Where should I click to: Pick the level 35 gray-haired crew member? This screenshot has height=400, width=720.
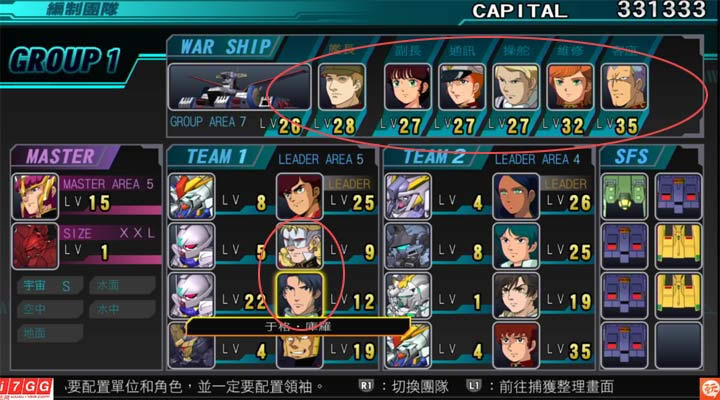coord(624,88)
